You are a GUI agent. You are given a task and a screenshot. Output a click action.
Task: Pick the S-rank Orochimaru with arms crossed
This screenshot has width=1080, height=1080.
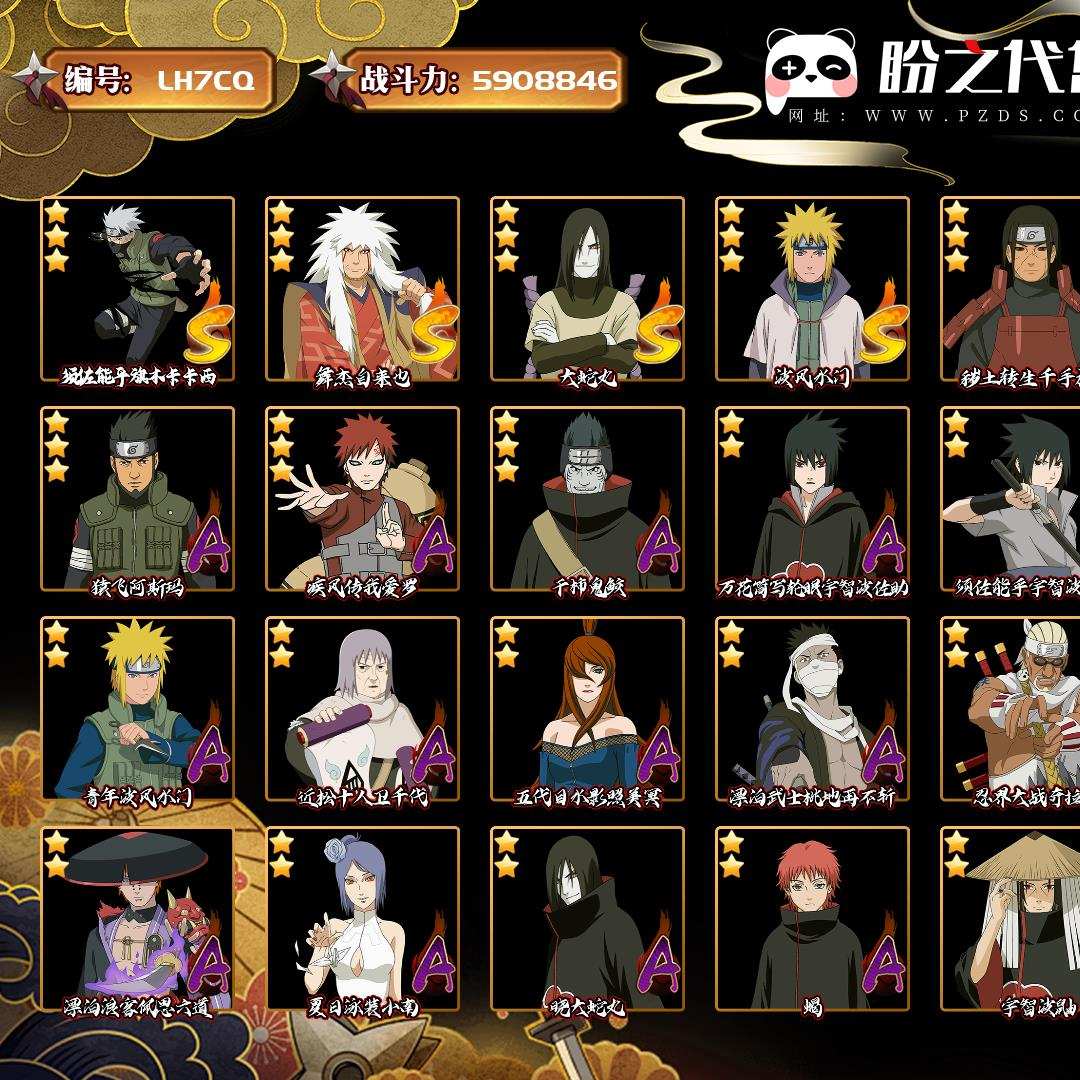(x=587, y=288)
